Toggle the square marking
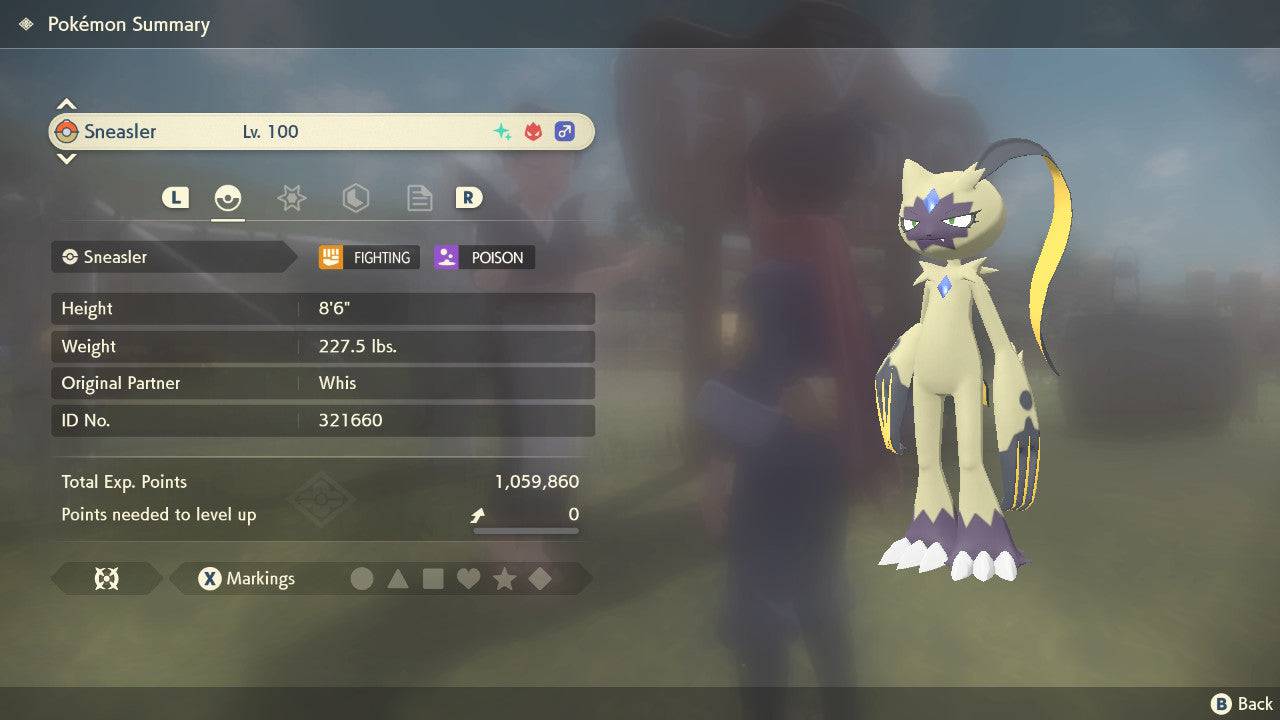This screenshot has width=1280, height=720. click(433, 578)
